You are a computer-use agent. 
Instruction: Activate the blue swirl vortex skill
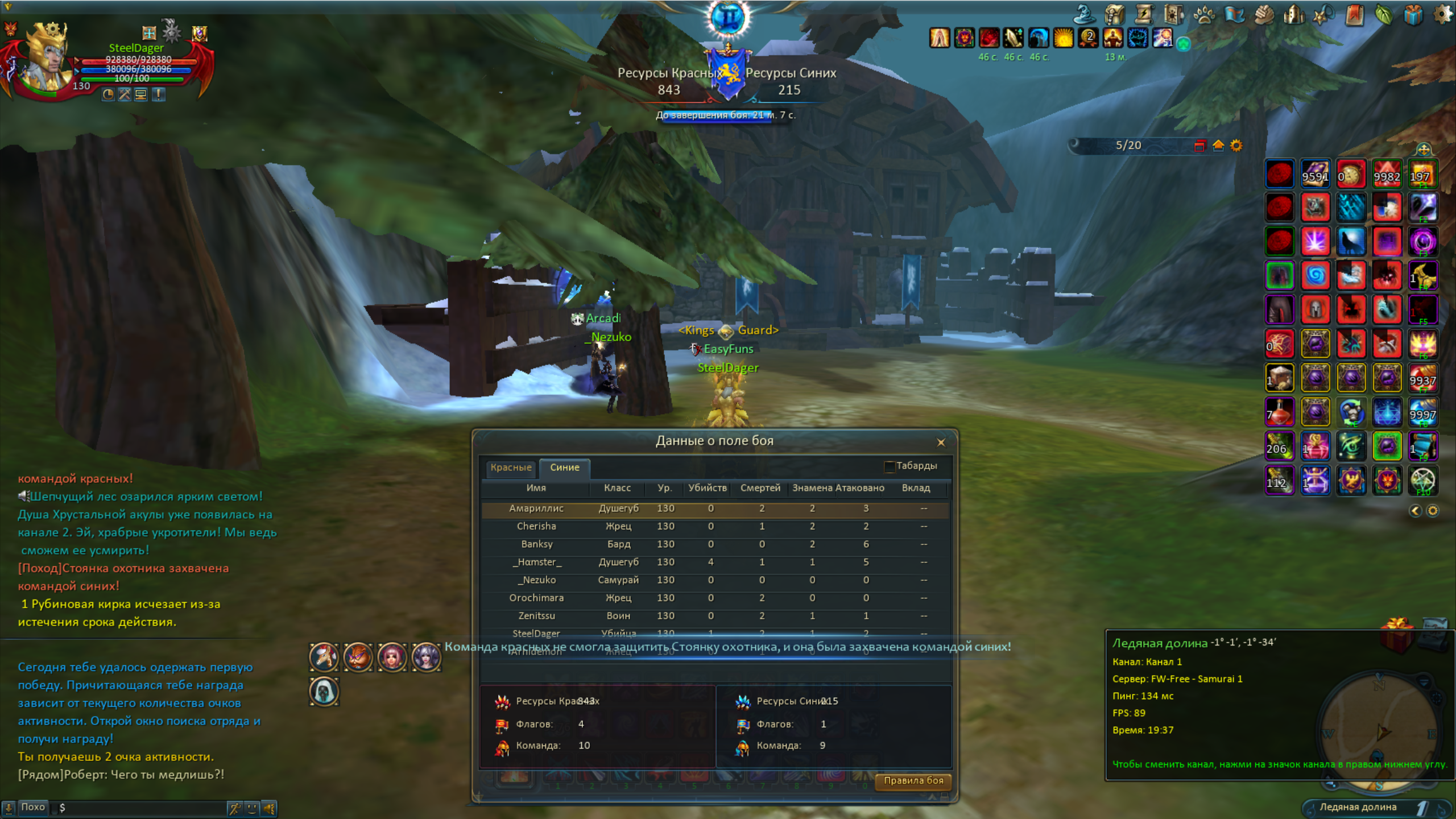(x=1315, y=276)
